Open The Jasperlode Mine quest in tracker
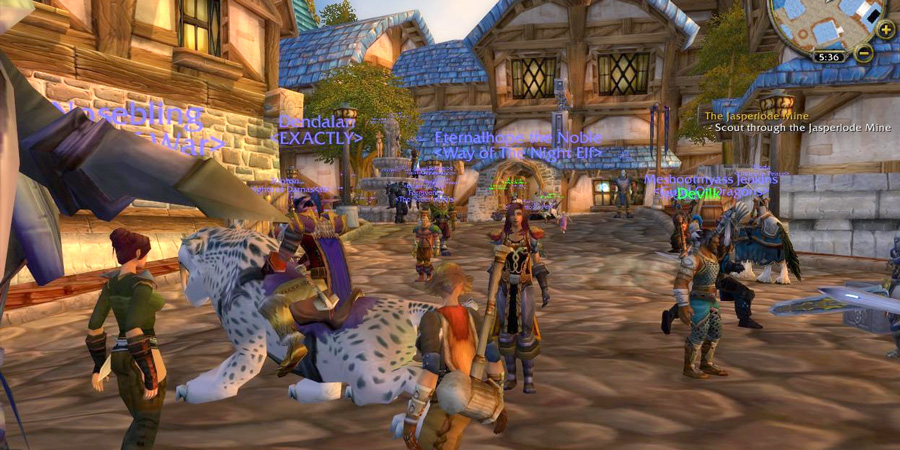The height and width of the screenshot is (450, 900). 754,116
